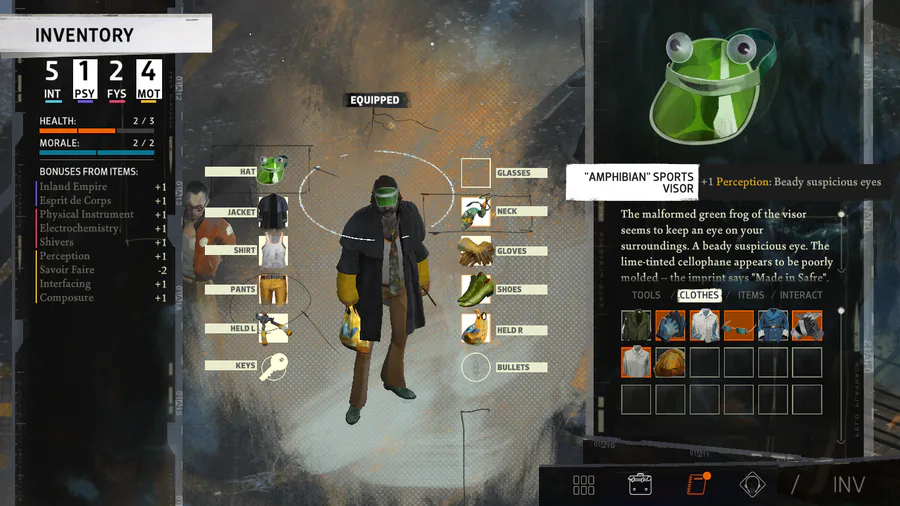
Task: Click the empty Glasses equipment slot
Action: pos(476,172)
